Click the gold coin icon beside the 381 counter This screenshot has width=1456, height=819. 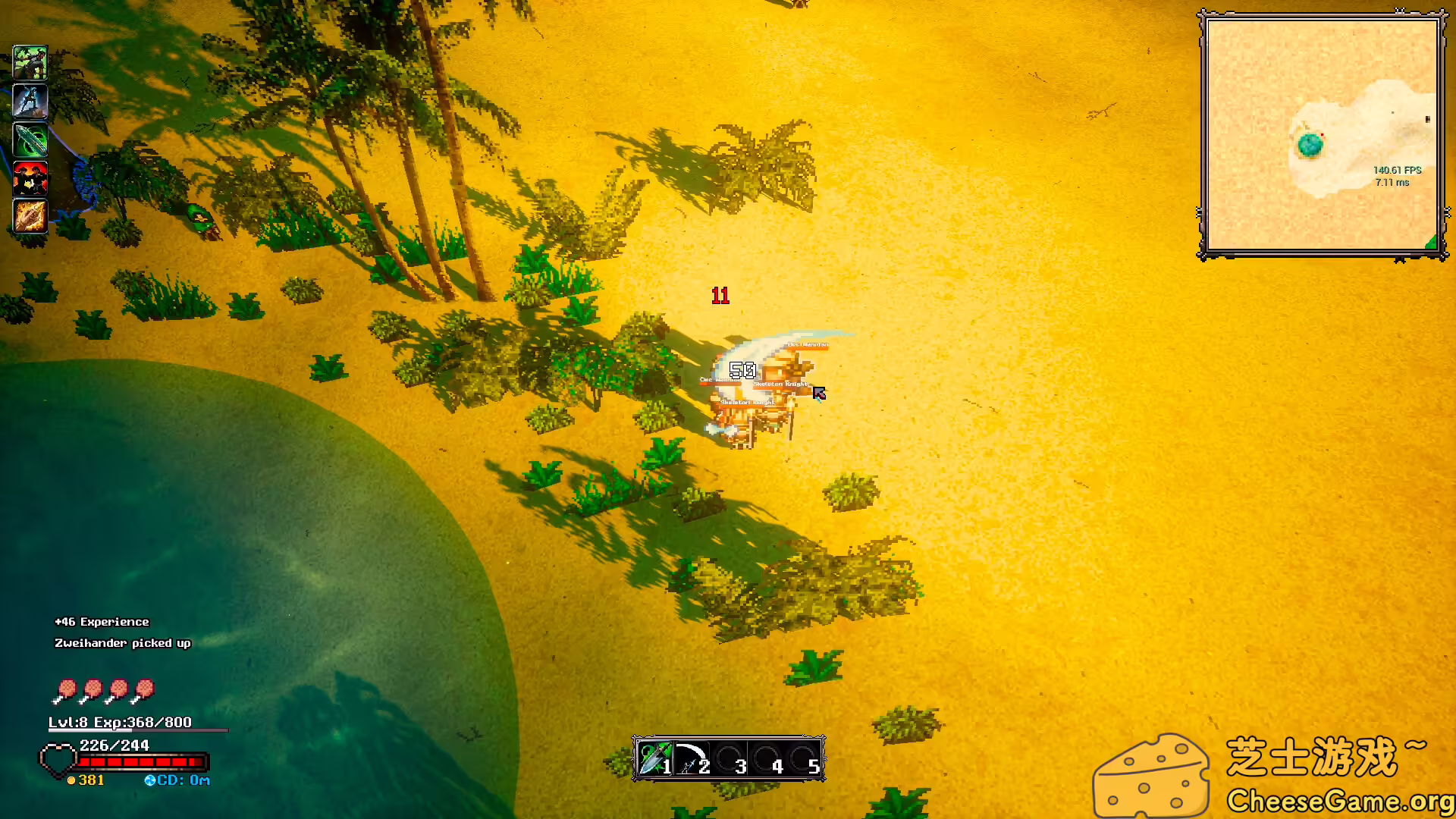click(x=71, y=779)
